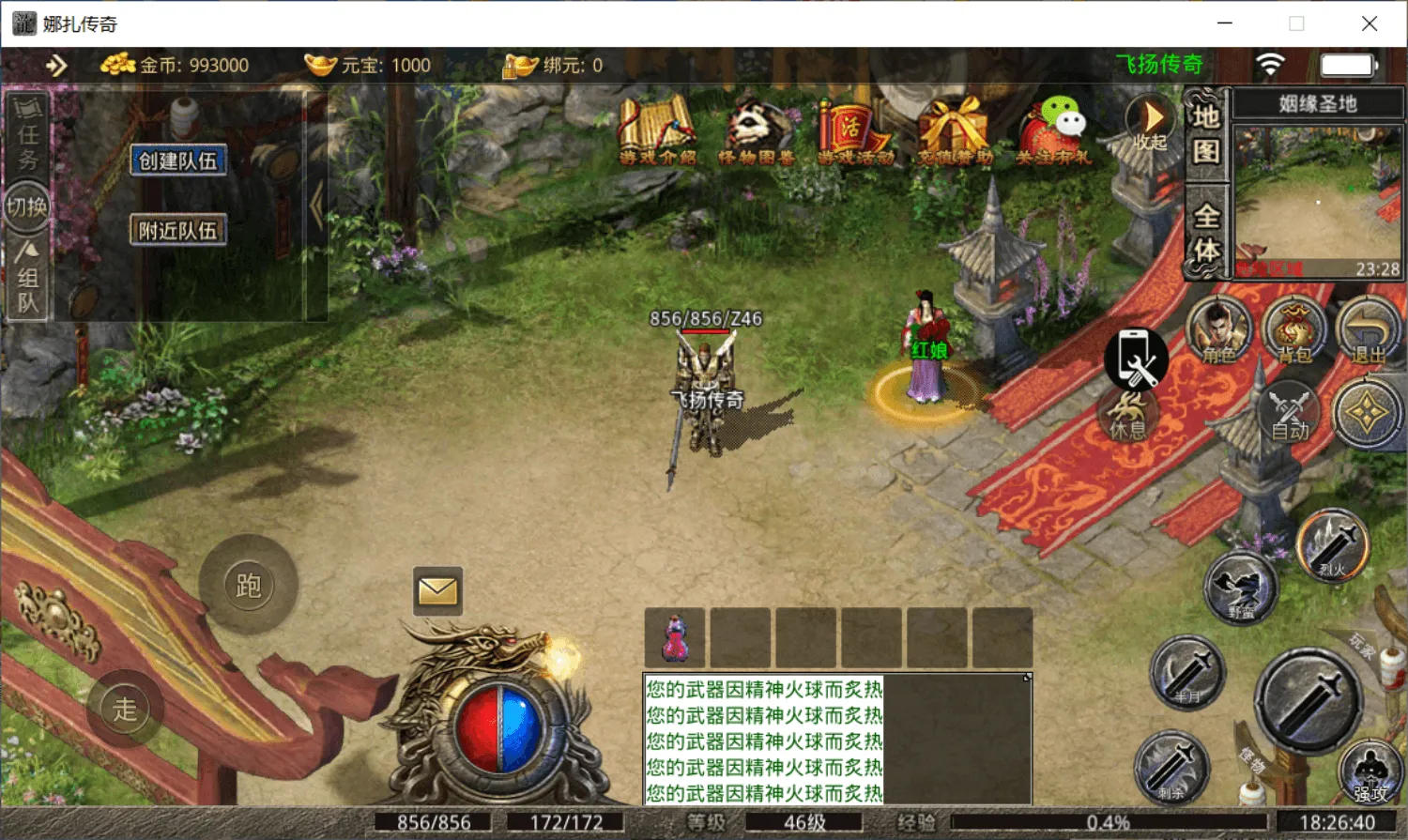Viewport: 1408px width, 840px height.
Task: Open the 游戏介绍 scroll icon
Action: pyautogui.click(x=657, y=131)
